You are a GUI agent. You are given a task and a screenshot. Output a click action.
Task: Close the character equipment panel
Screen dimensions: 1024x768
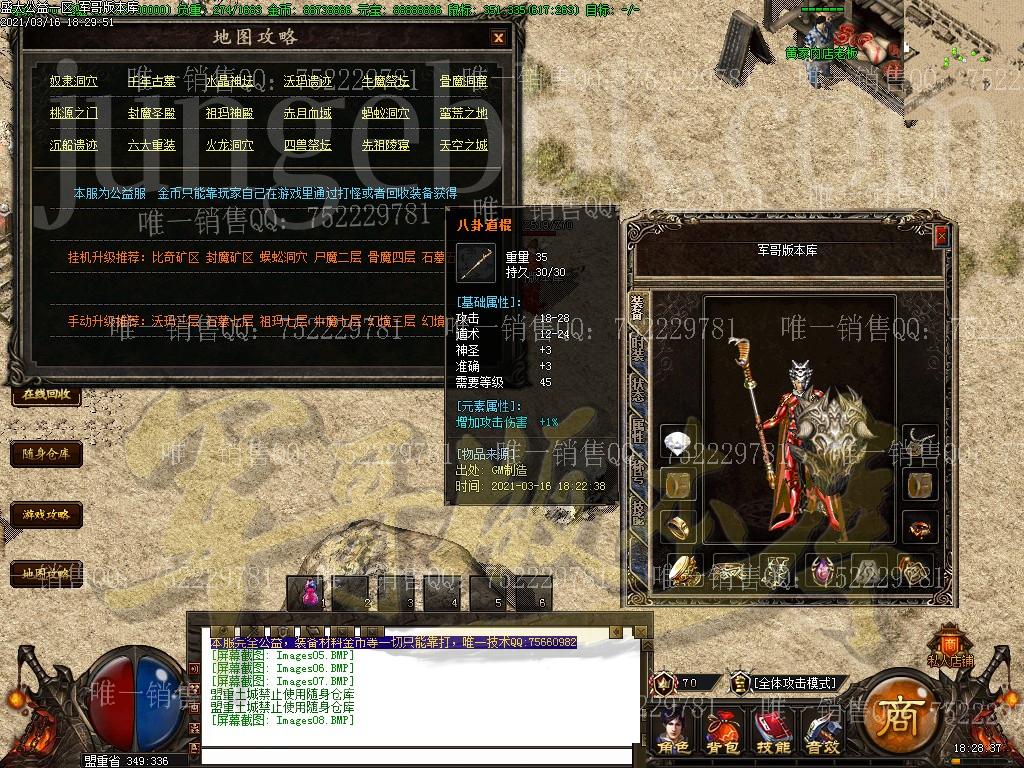[x=941, y=235]
